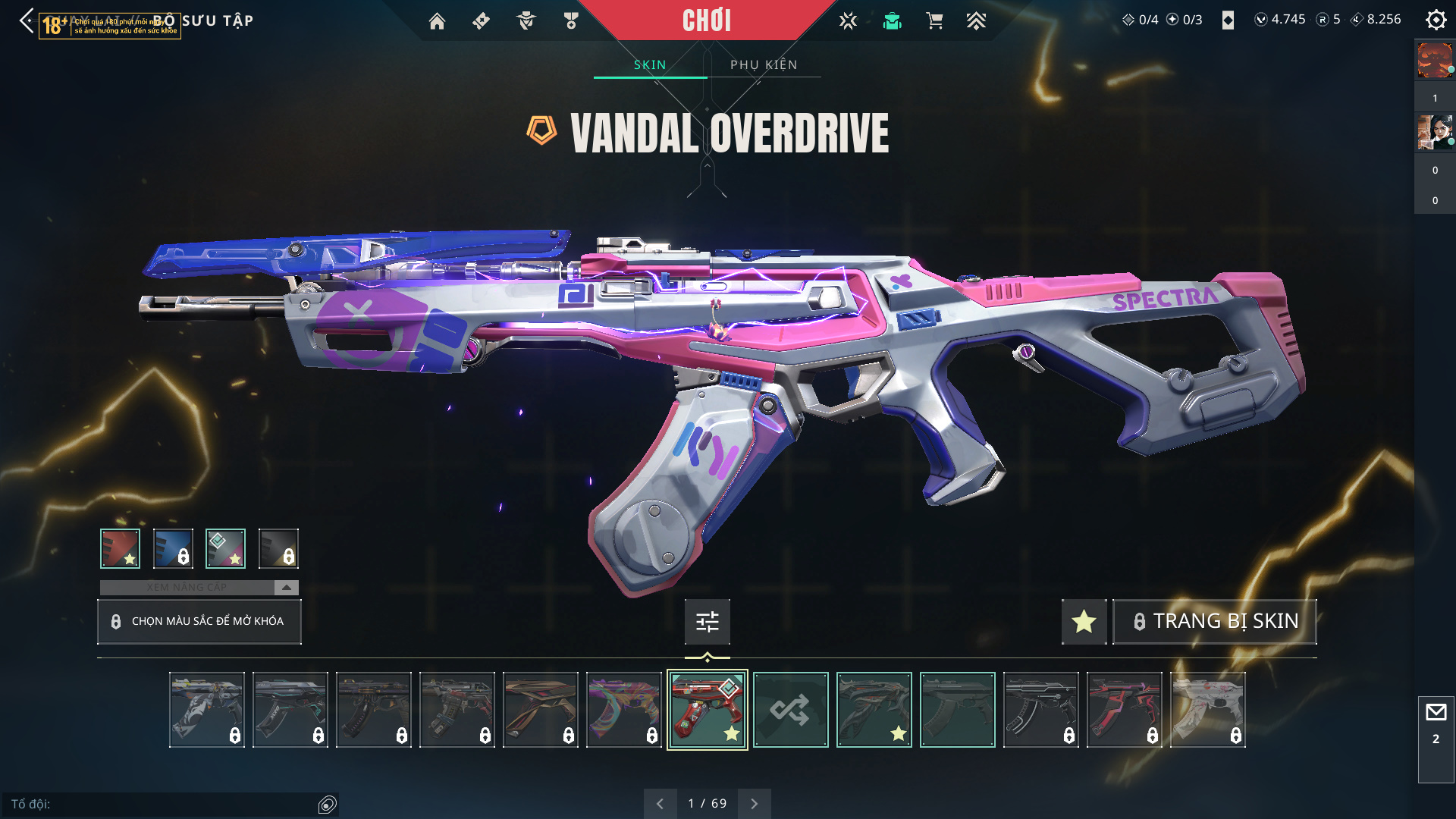
Task: Go back with the top-left arrow
Action: click(x=27, y=20)
